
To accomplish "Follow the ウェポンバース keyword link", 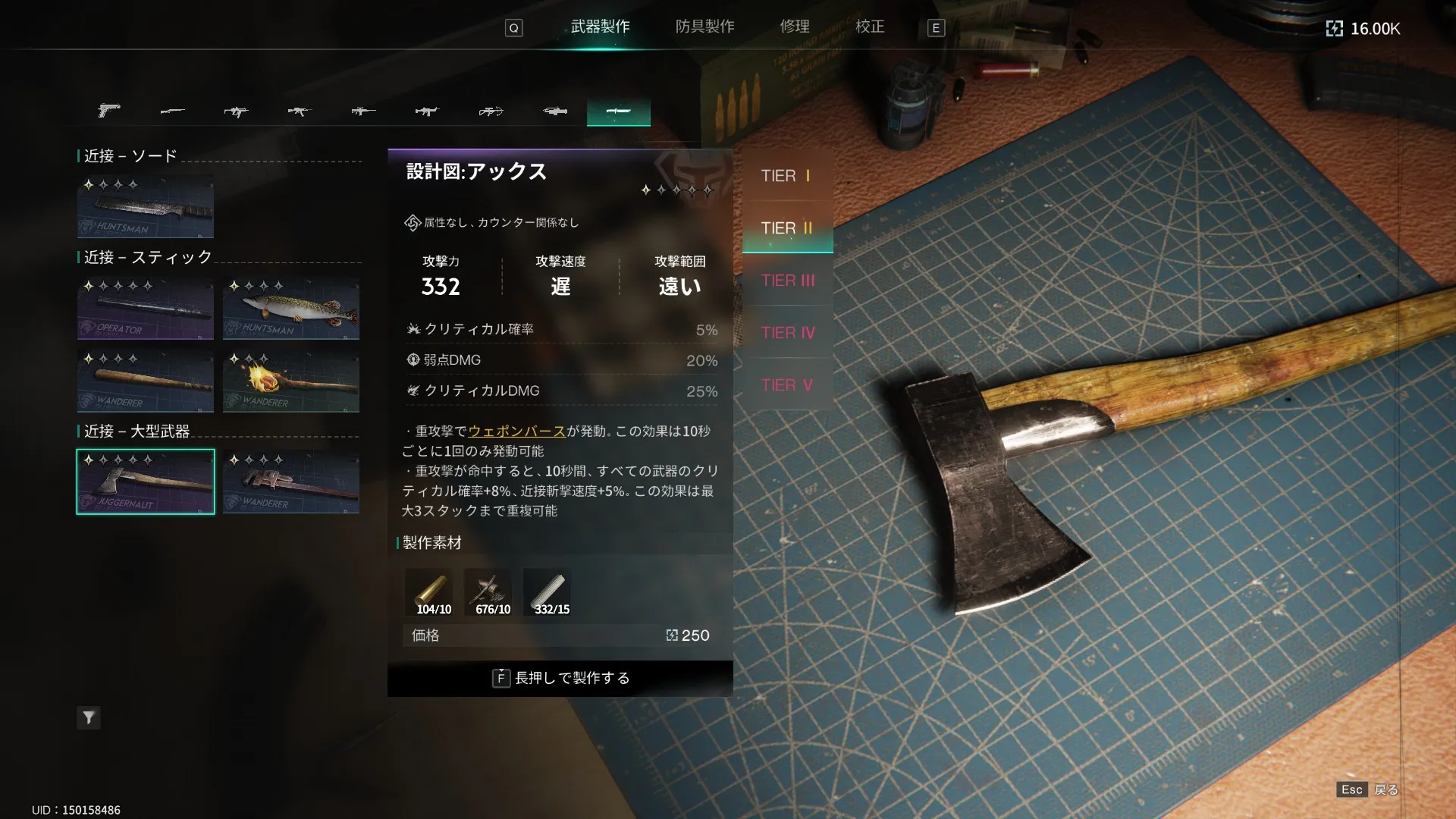I will point(516,431).
